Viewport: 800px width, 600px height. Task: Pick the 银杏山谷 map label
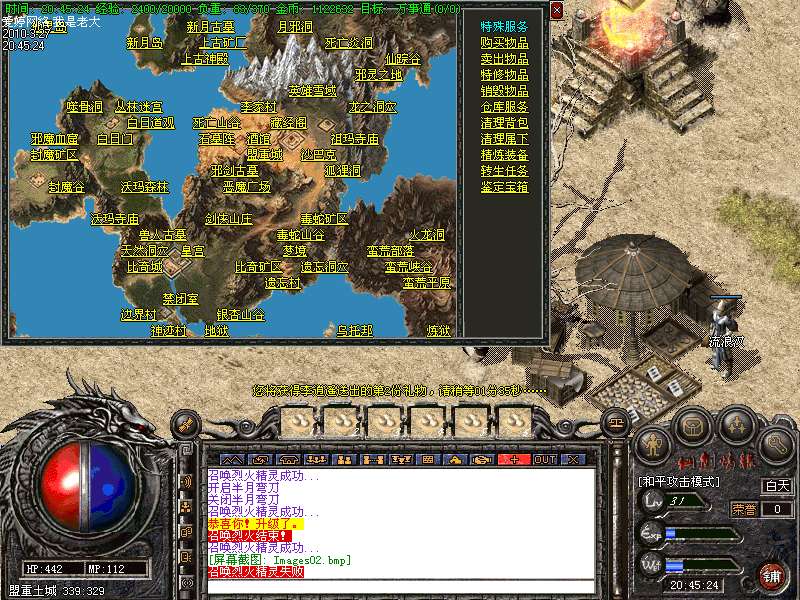pyautogui.click(x=240, y=315)
